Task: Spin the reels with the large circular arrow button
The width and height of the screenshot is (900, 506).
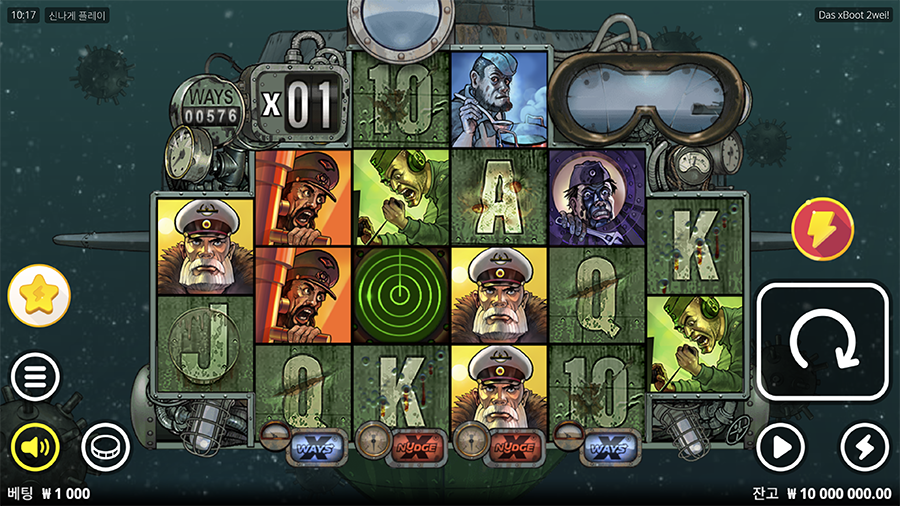Action: (x=822, y=341)
